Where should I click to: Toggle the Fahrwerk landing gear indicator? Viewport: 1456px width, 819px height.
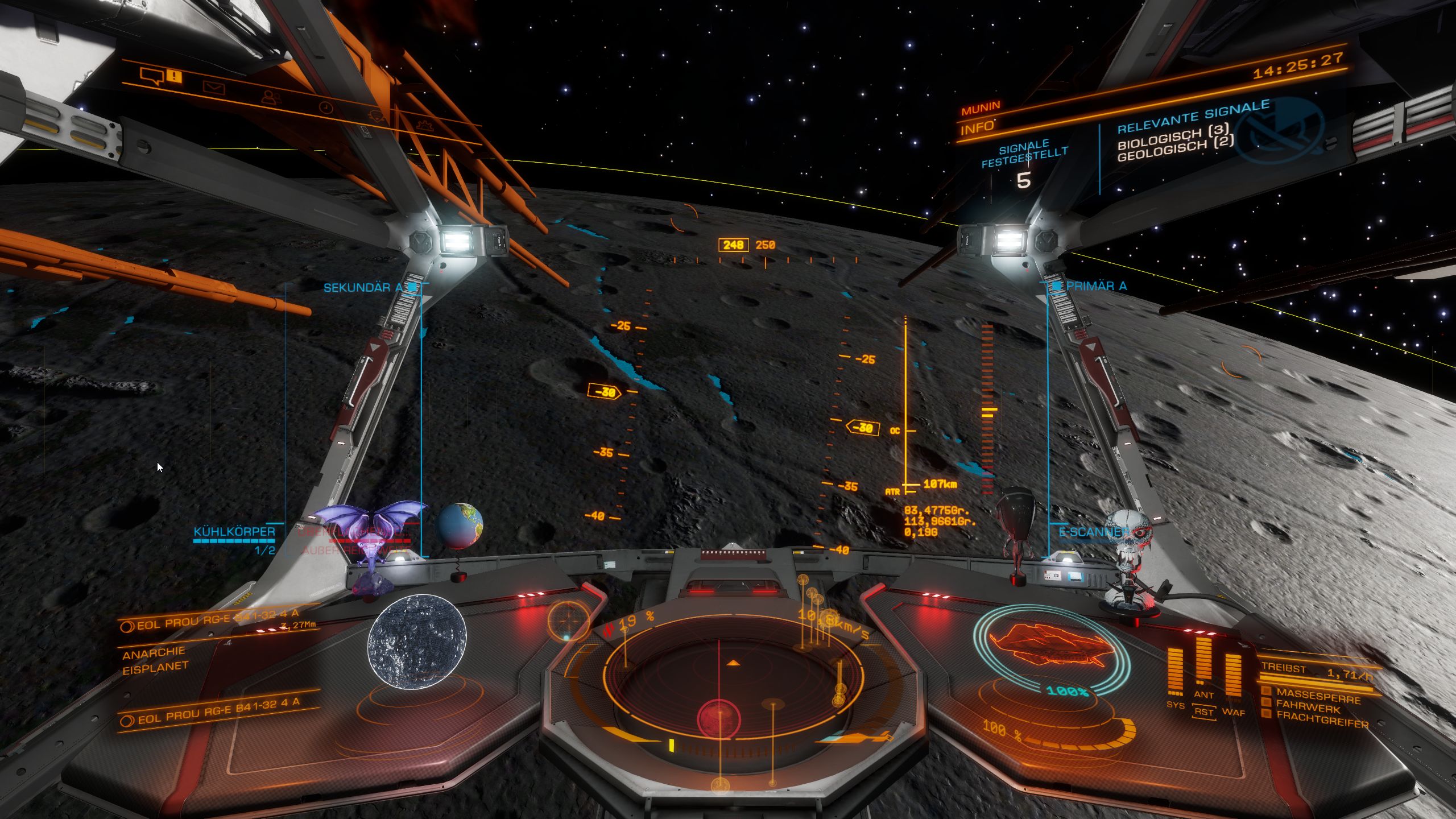[1308, 709]
